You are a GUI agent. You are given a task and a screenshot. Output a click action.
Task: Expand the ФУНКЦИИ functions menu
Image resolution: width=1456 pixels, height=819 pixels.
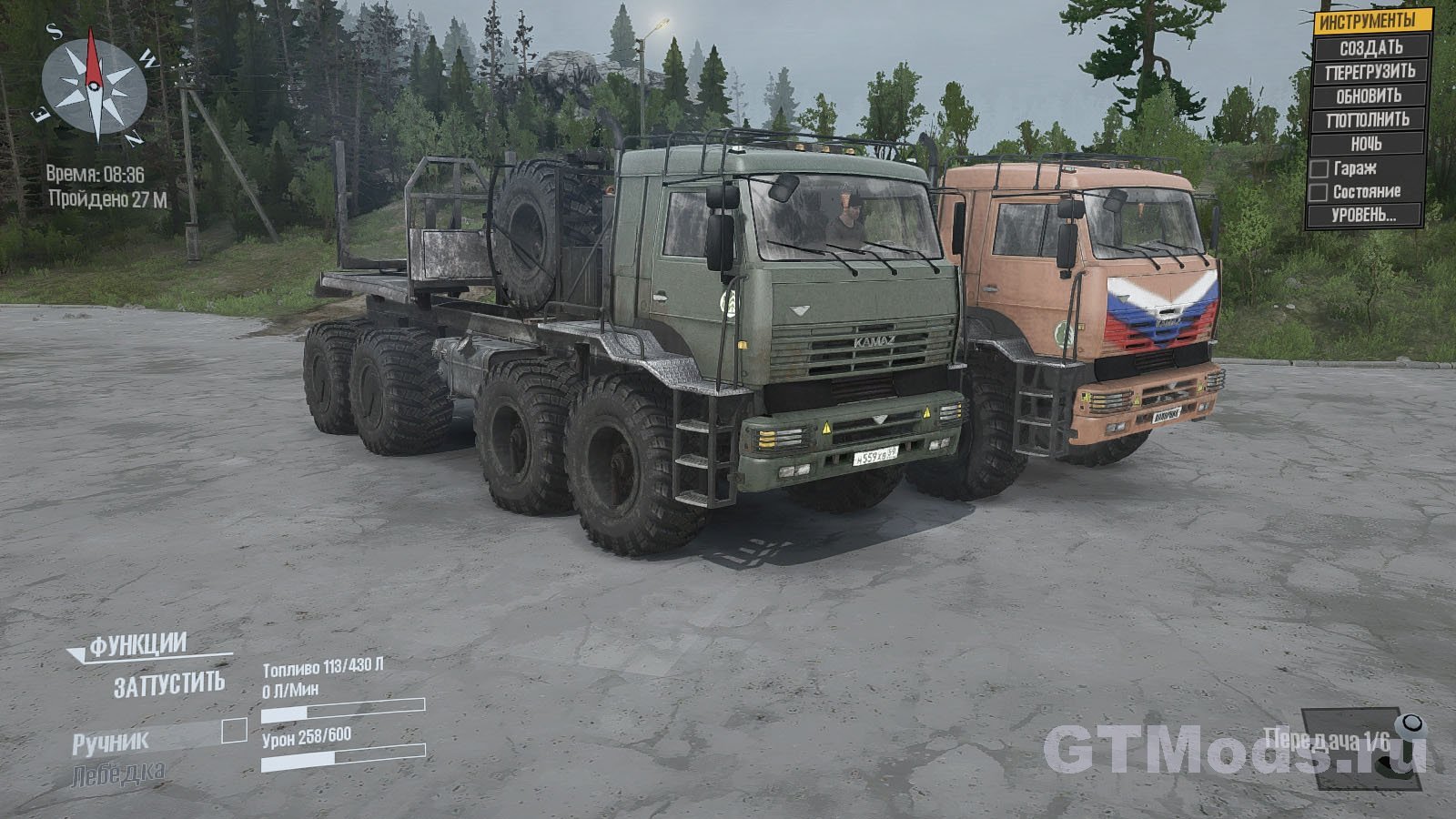(x=137, y=645)
